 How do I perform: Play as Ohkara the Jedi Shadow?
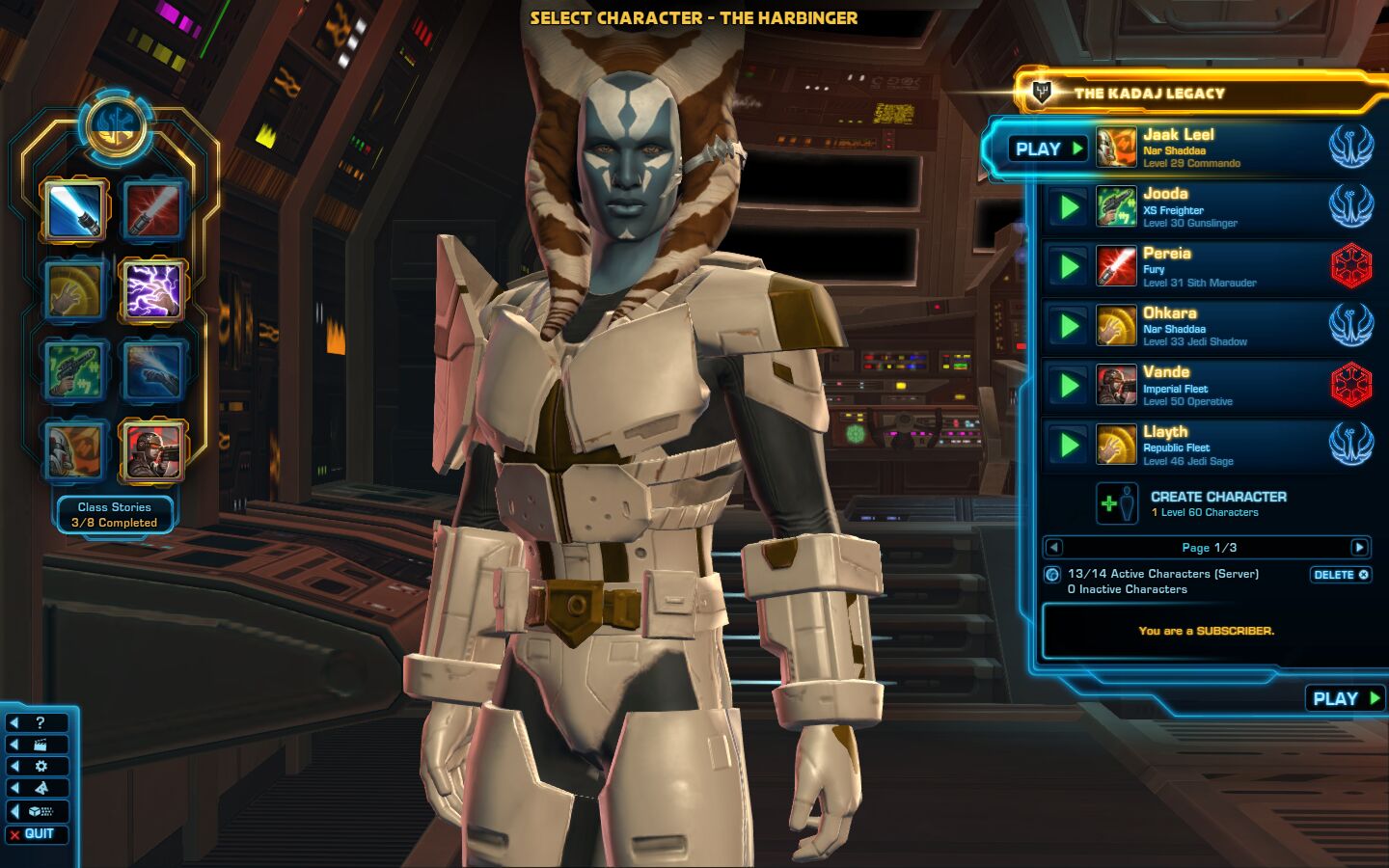pyautogui.click(x=1069, y=326)
